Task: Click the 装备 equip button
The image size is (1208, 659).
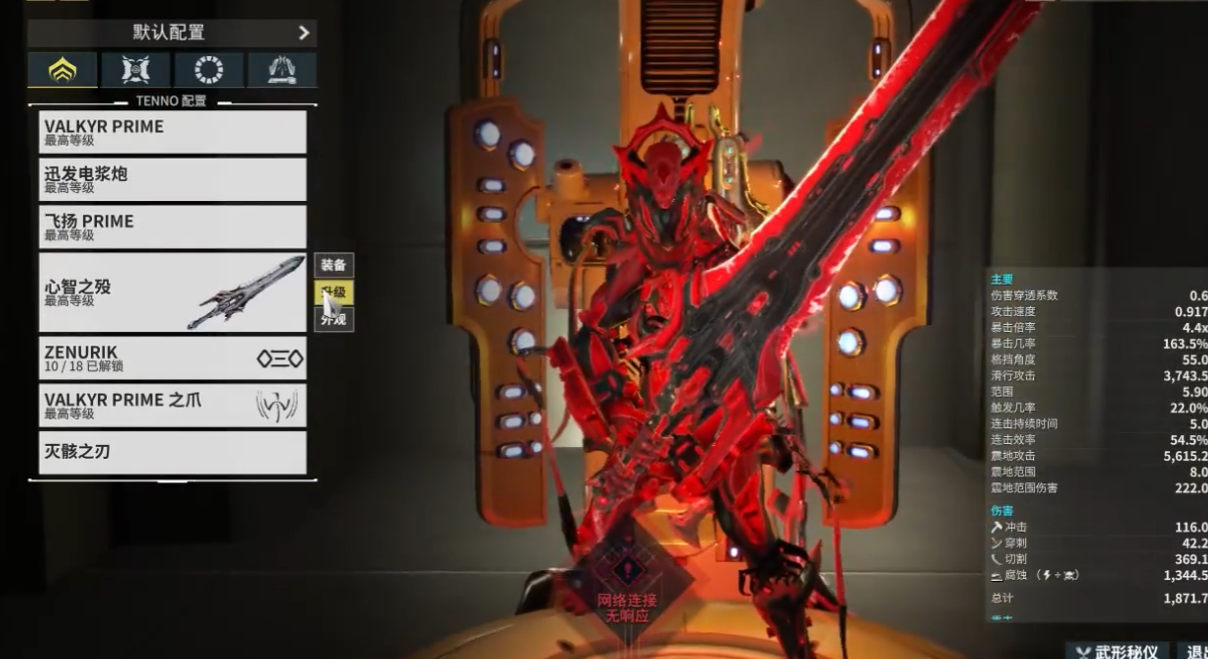Action: 334,265
